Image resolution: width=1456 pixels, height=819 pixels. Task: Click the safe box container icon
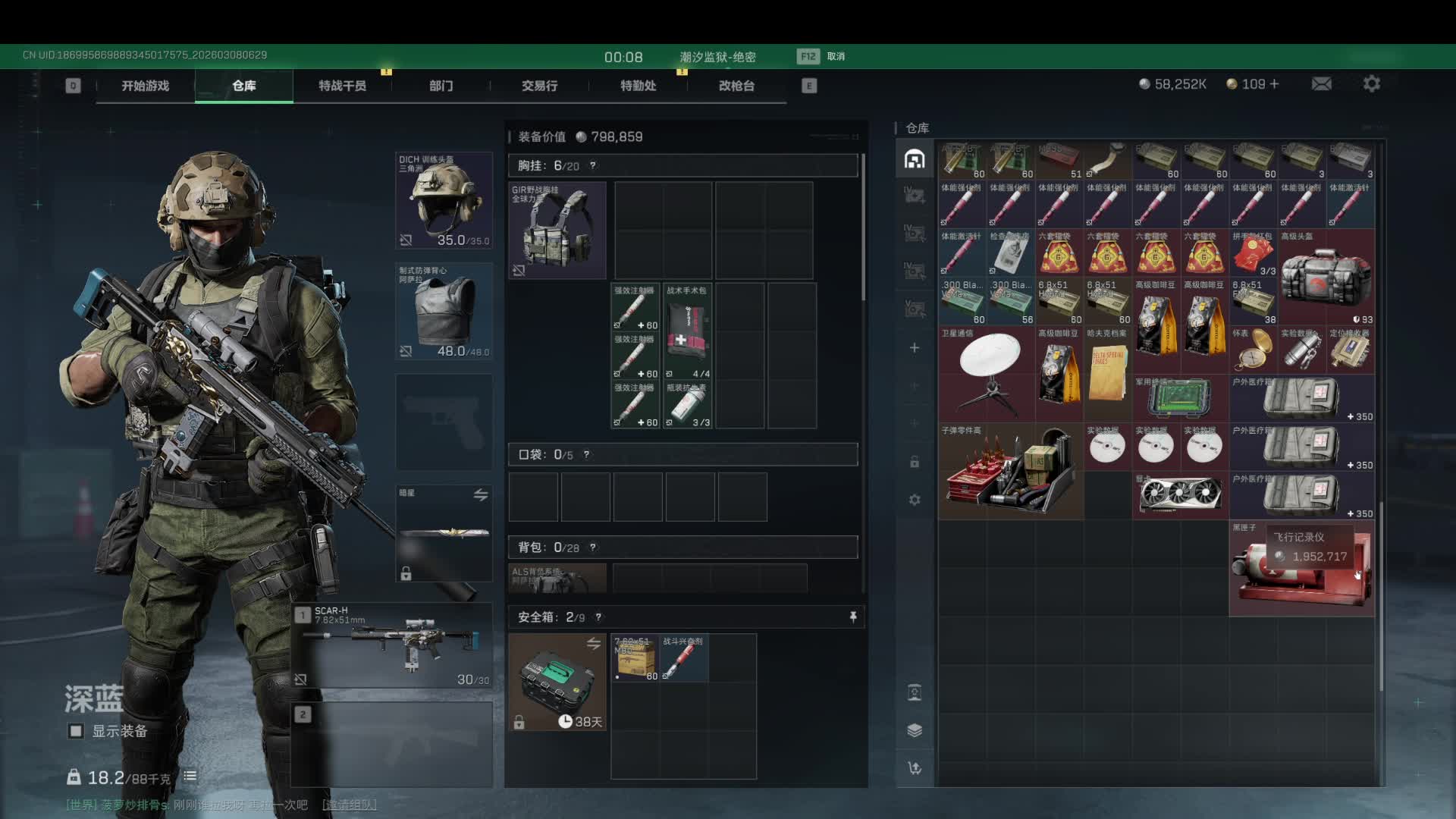click(557, 682)
